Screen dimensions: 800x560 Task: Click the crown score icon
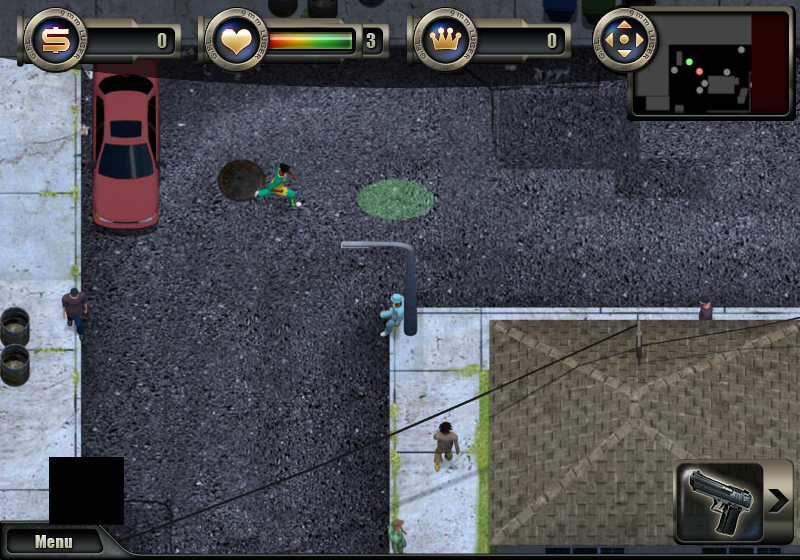(x=444, y=41)
